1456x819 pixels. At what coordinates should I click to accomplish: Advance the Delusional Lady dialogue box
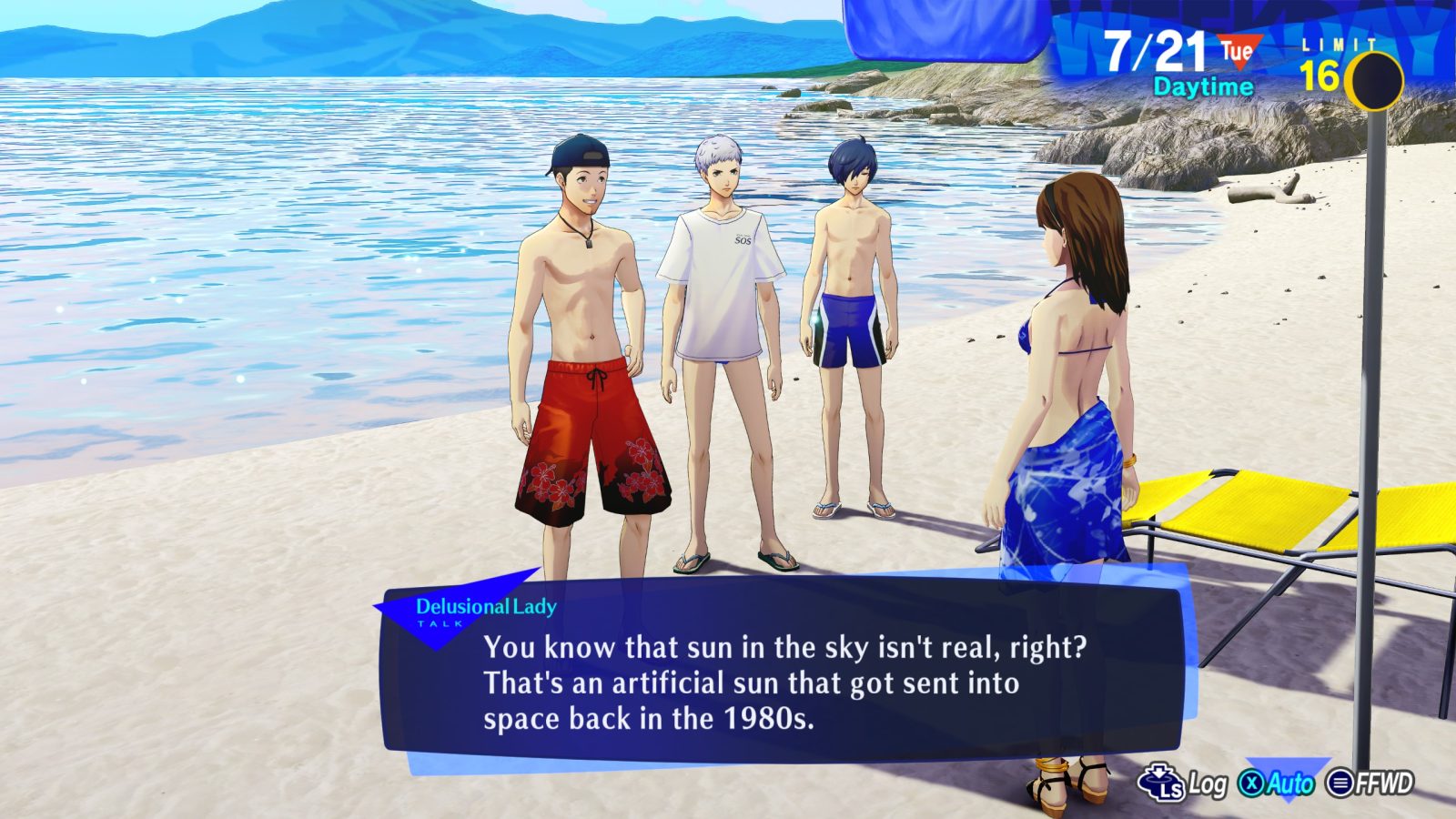(783, 673)
